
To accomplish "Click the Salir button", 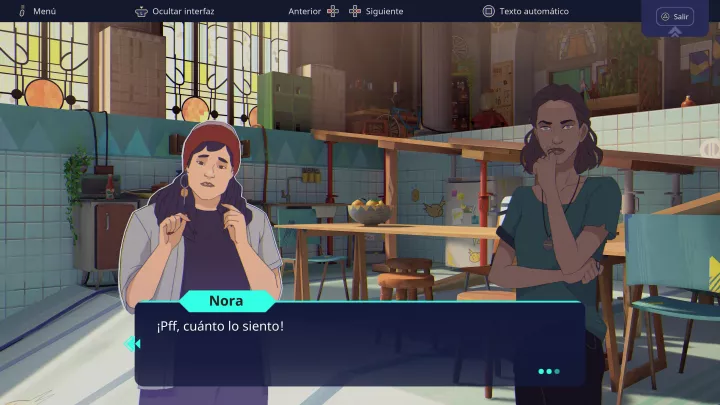I will pyautogui.click(x=675, y=17).
